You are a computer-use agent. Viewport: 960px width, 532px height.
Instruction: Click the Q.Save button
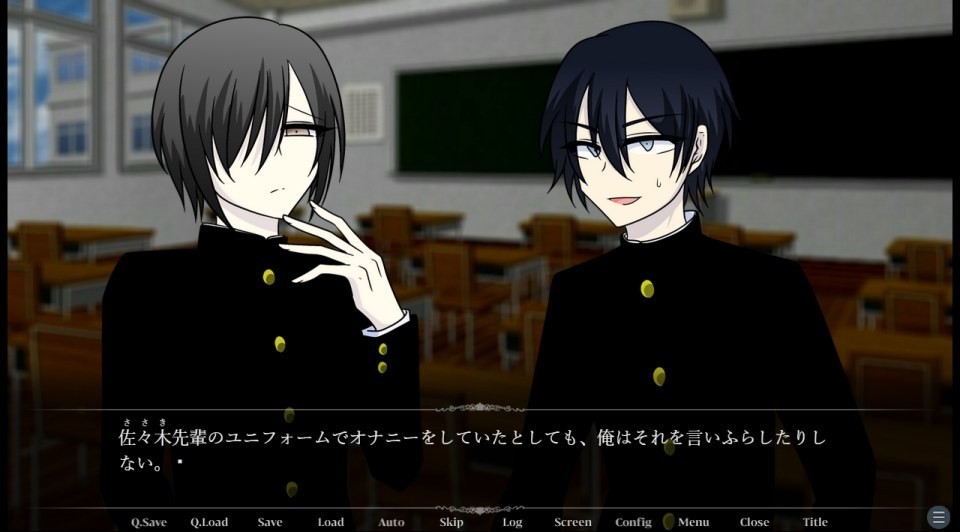[x=149, y=522]
